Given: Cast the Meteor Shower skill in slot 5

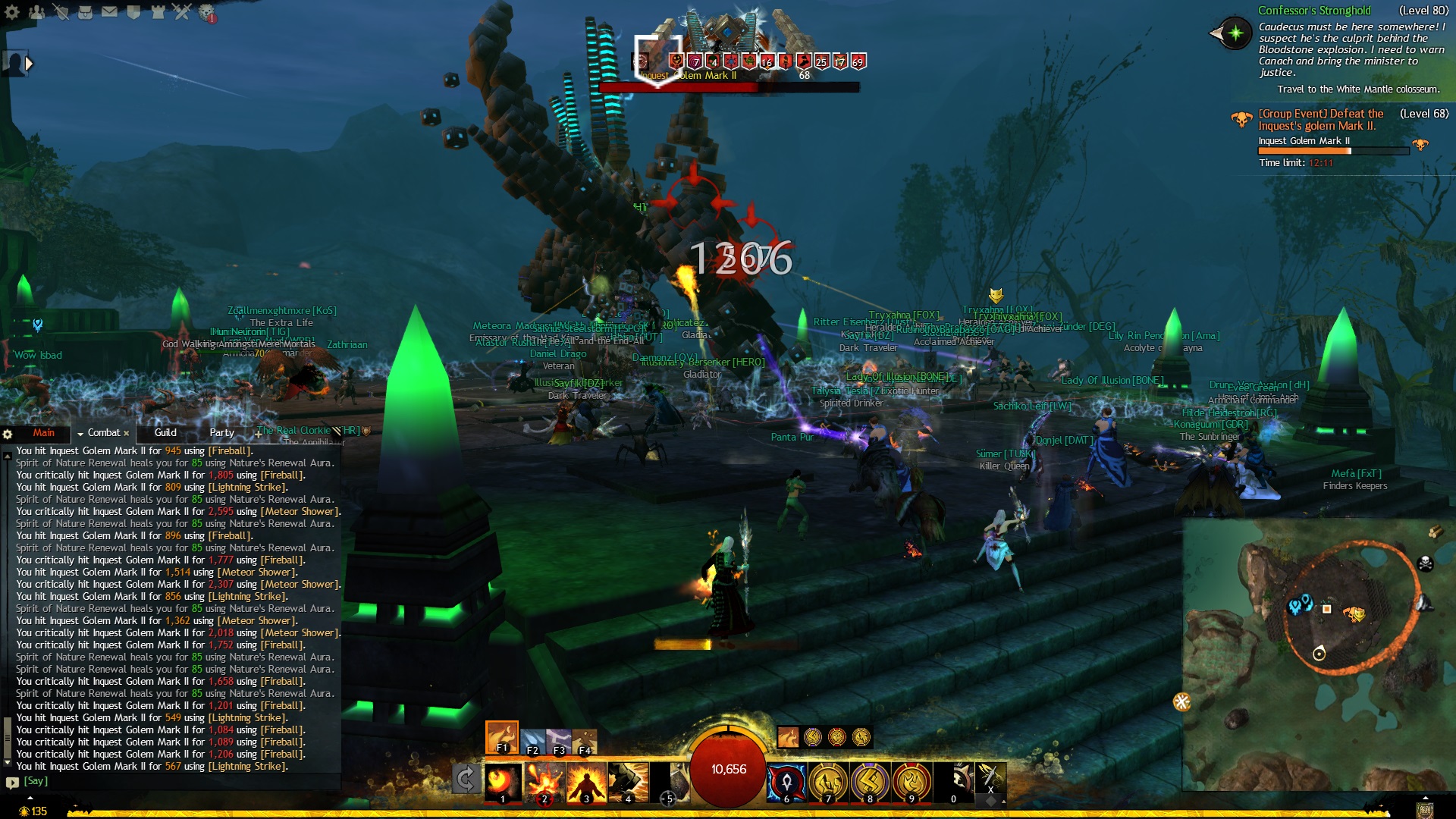Looking at the screenshot, I should [670, 782].
